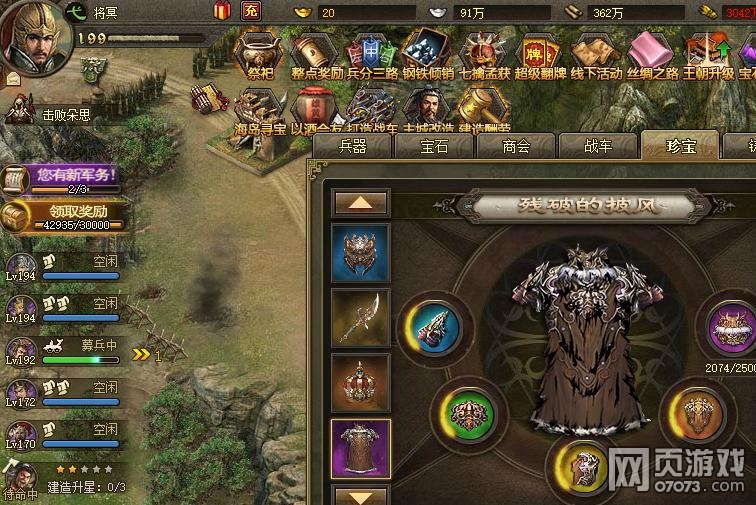
Task: Select the blue shield treasure thumbnail
Action: pos(360,255)
